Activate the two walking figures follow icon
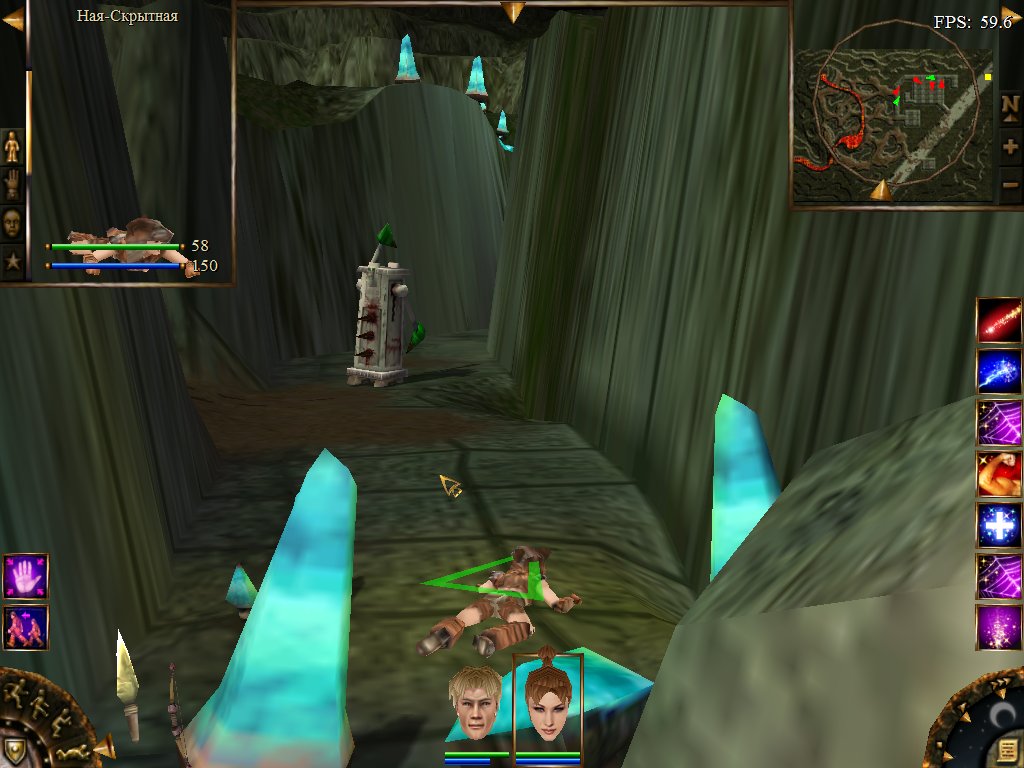Screen dimensions: 1024x768 point(25,627)
